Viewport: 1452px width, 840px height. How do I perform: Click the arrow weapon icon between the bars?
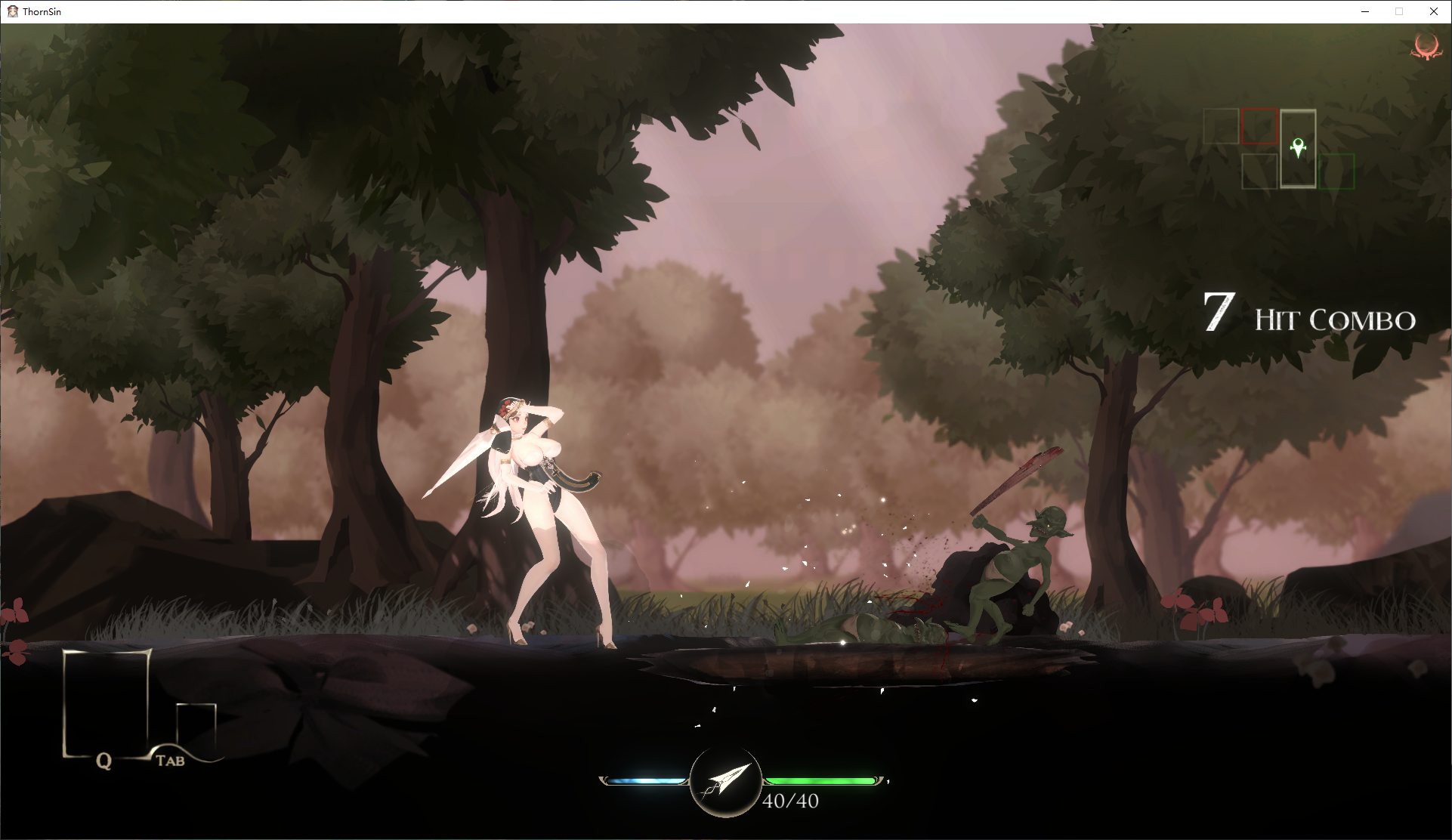tap(725, 783)
